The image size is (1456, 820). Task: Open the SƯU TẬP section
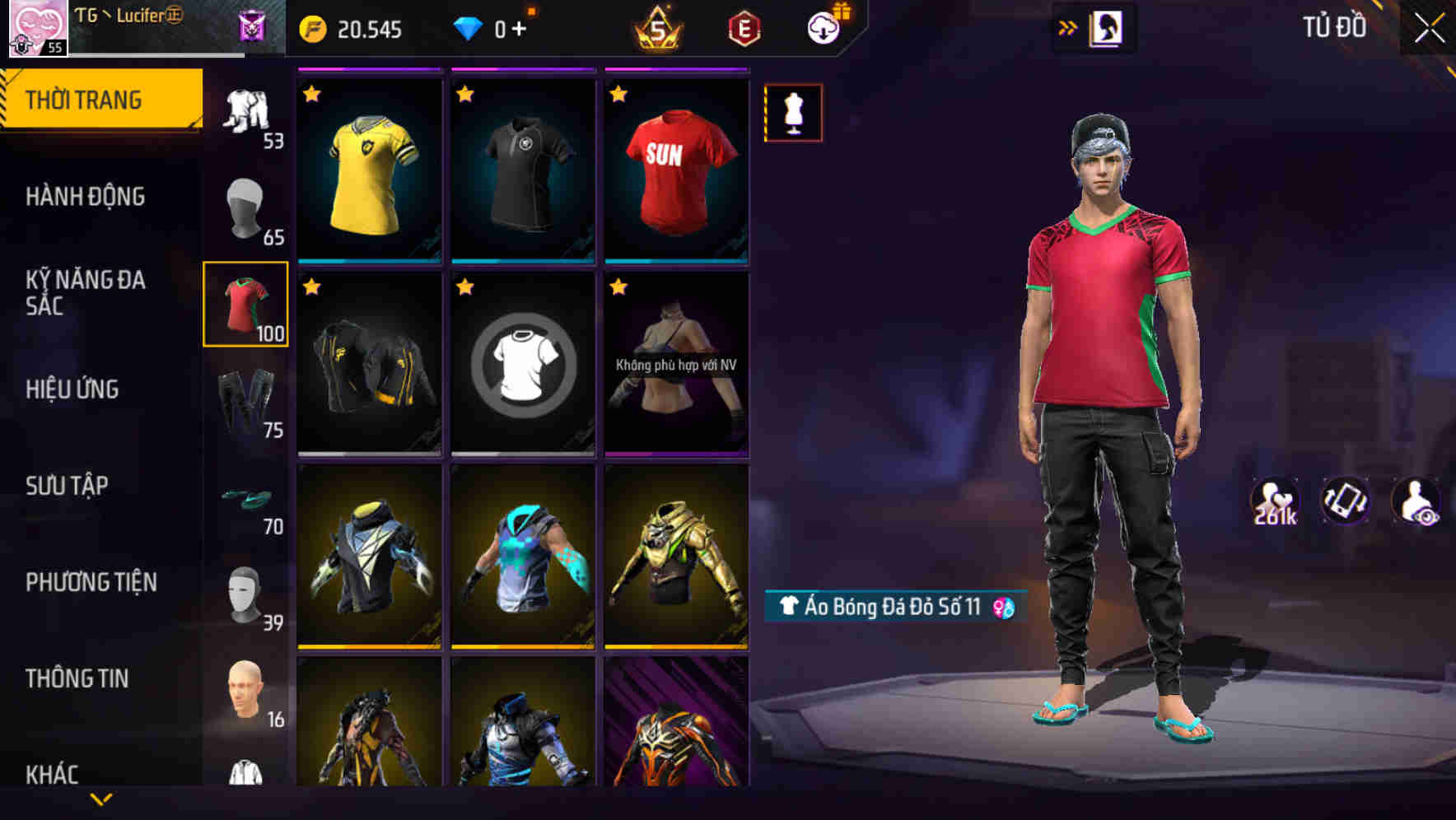tap(70, 486)
